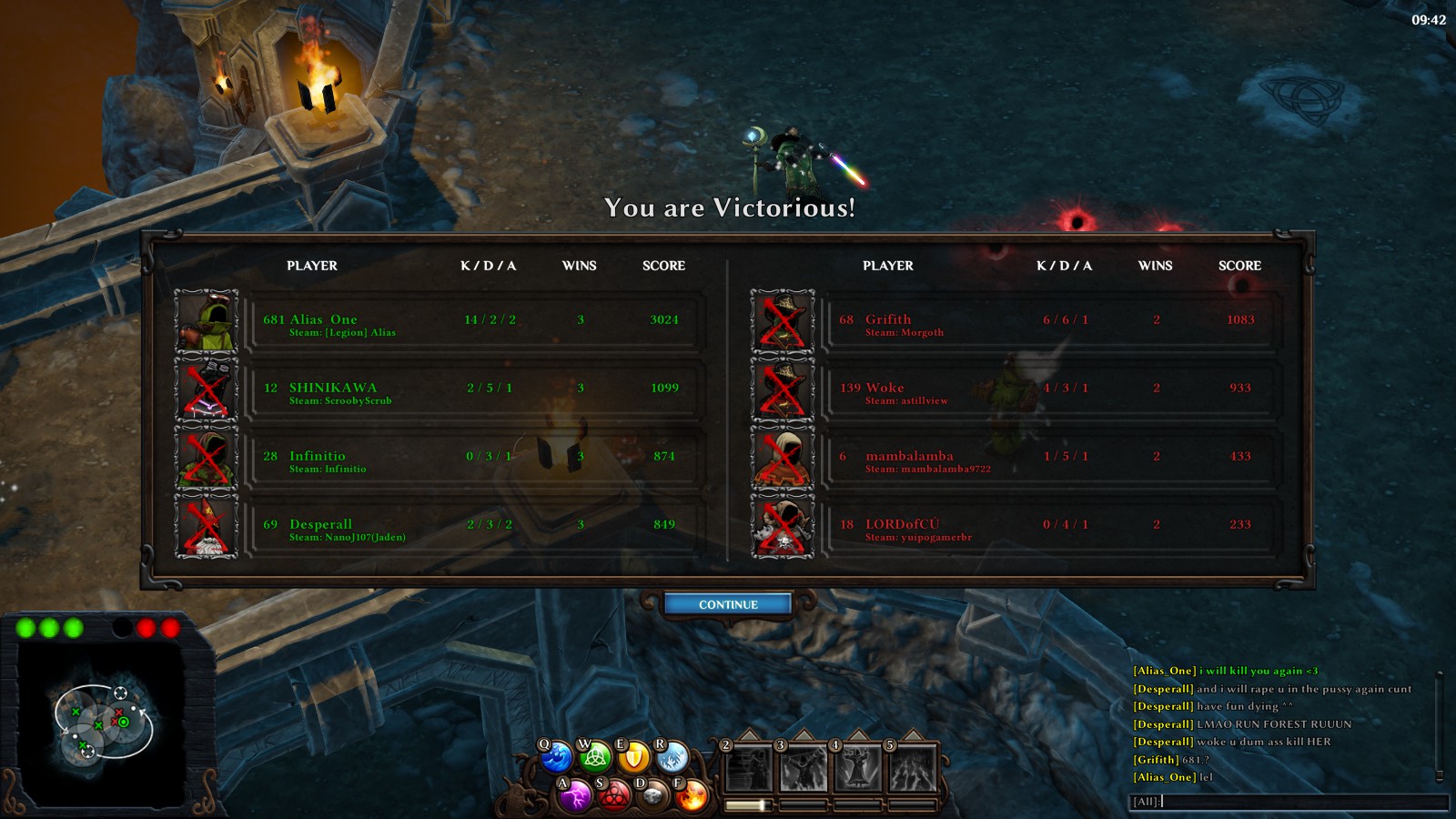
Task: Activate the Fire element orb
Action: point(692,796)
